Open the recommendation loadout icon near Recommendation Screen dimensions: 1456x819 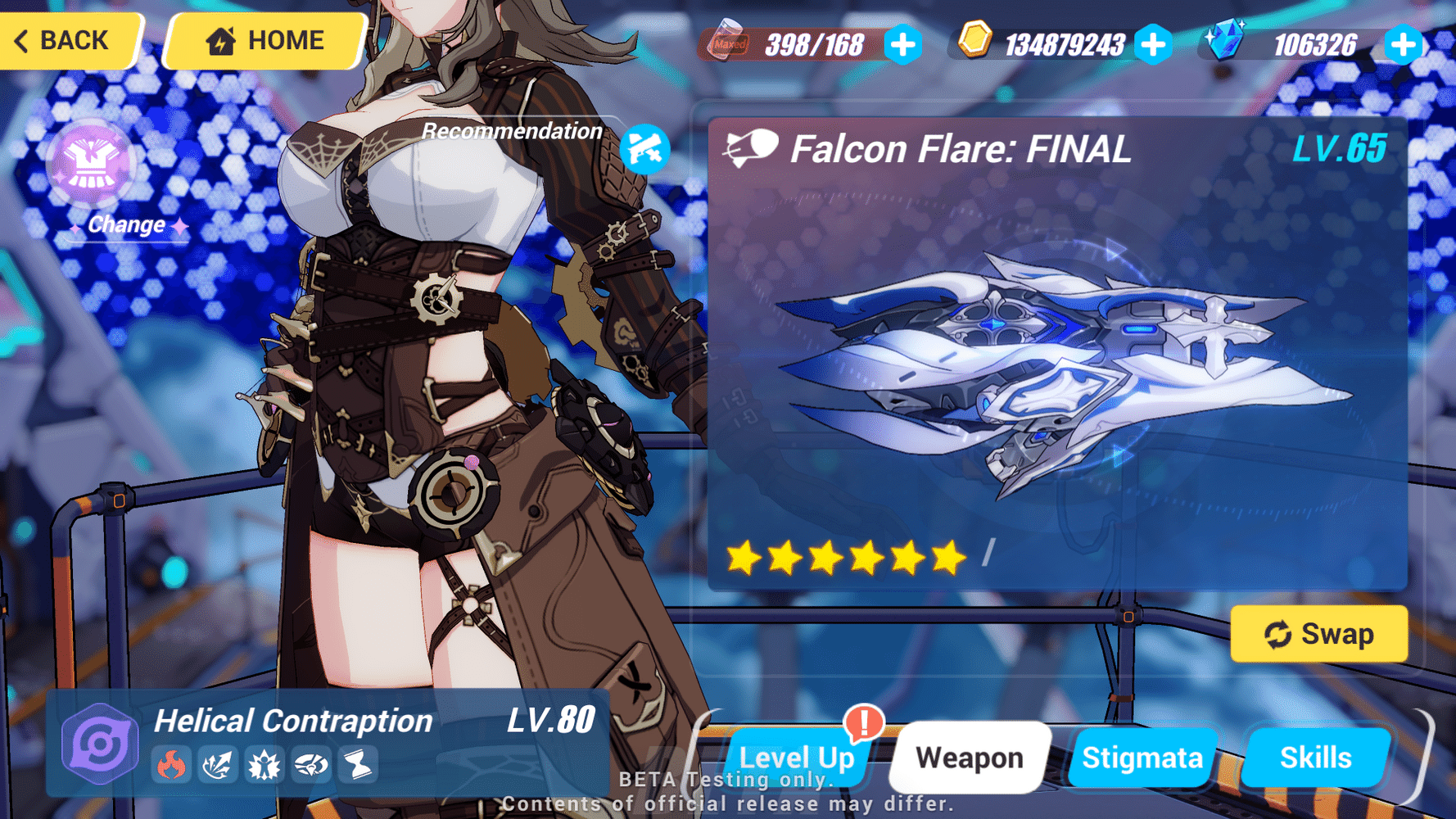(x=646, y=148)
